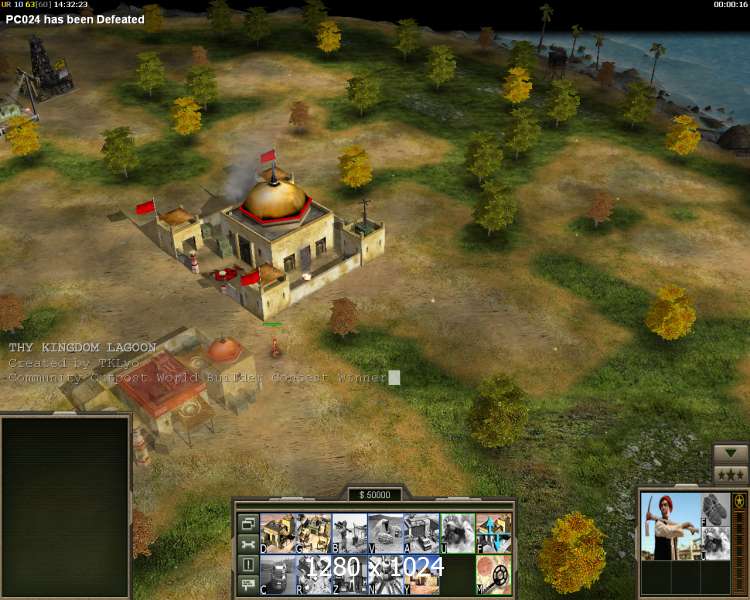Open the three-star Generals powers button

point(730,474)
